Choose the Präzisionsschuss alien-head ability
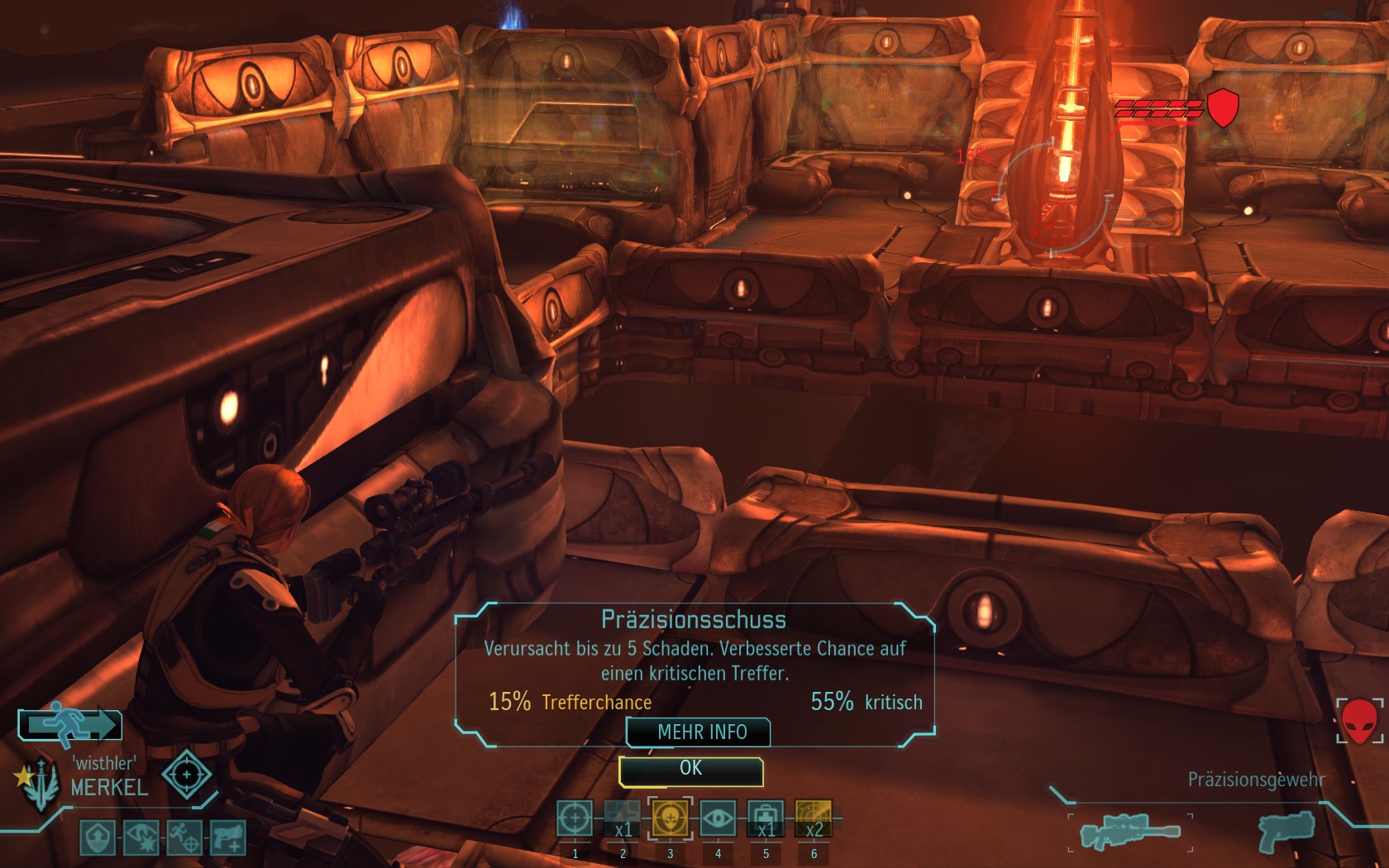 pos(670,818)
